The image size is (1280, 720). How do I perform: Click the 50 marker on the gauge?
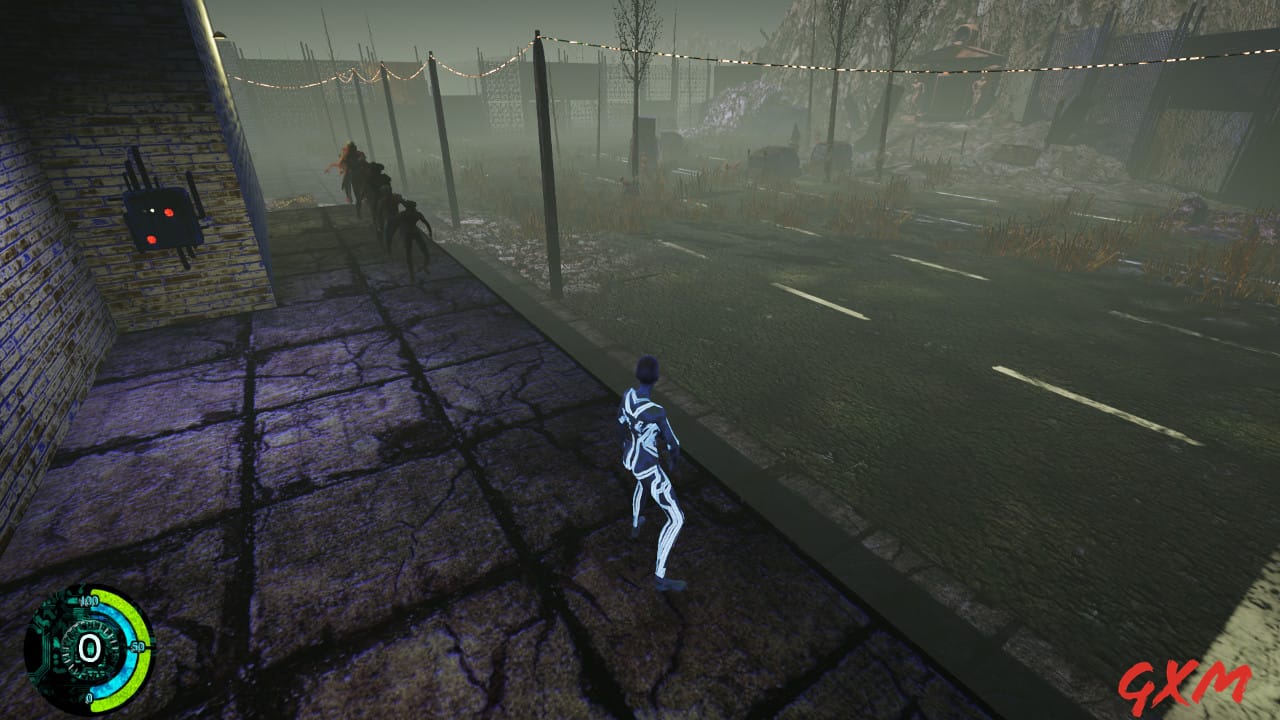pos(137,647)
